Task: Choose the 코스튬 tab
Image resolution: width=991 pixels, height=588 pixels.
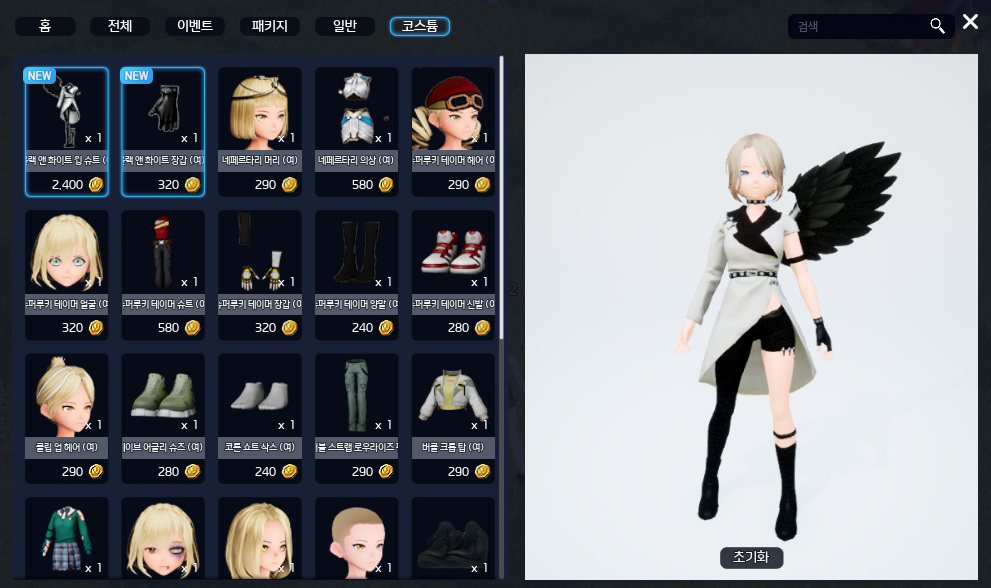Action: [x=419, y=26]
